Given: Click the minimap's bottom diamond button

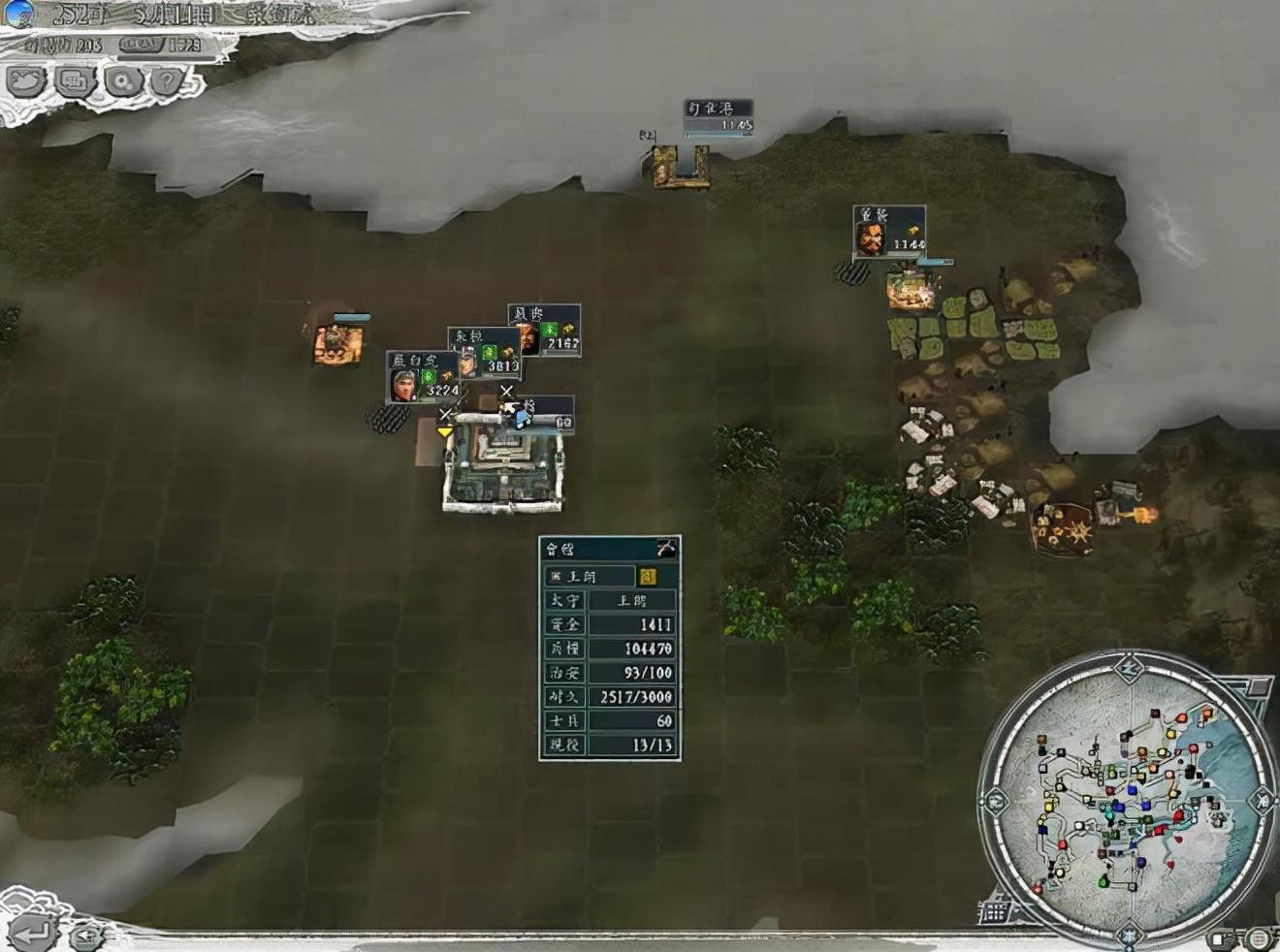Looking at the screenshot, I should coord(1129,936).
